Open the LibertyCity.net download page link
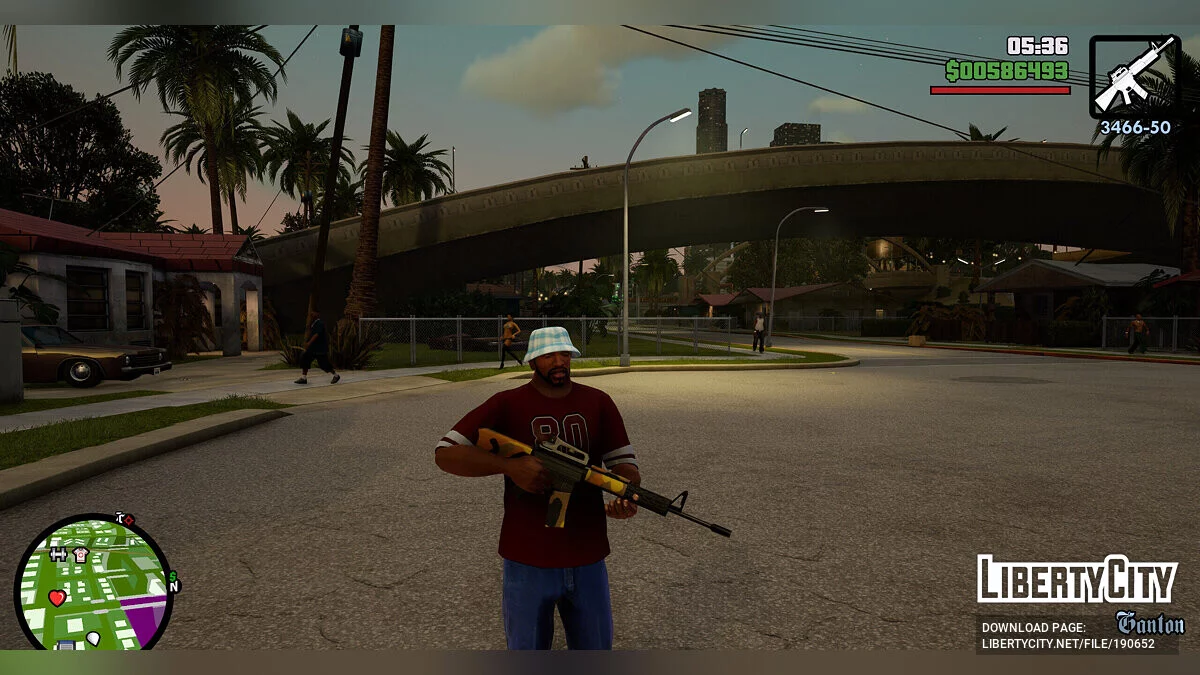1200x675 pixels. (x=1067, y=643)
